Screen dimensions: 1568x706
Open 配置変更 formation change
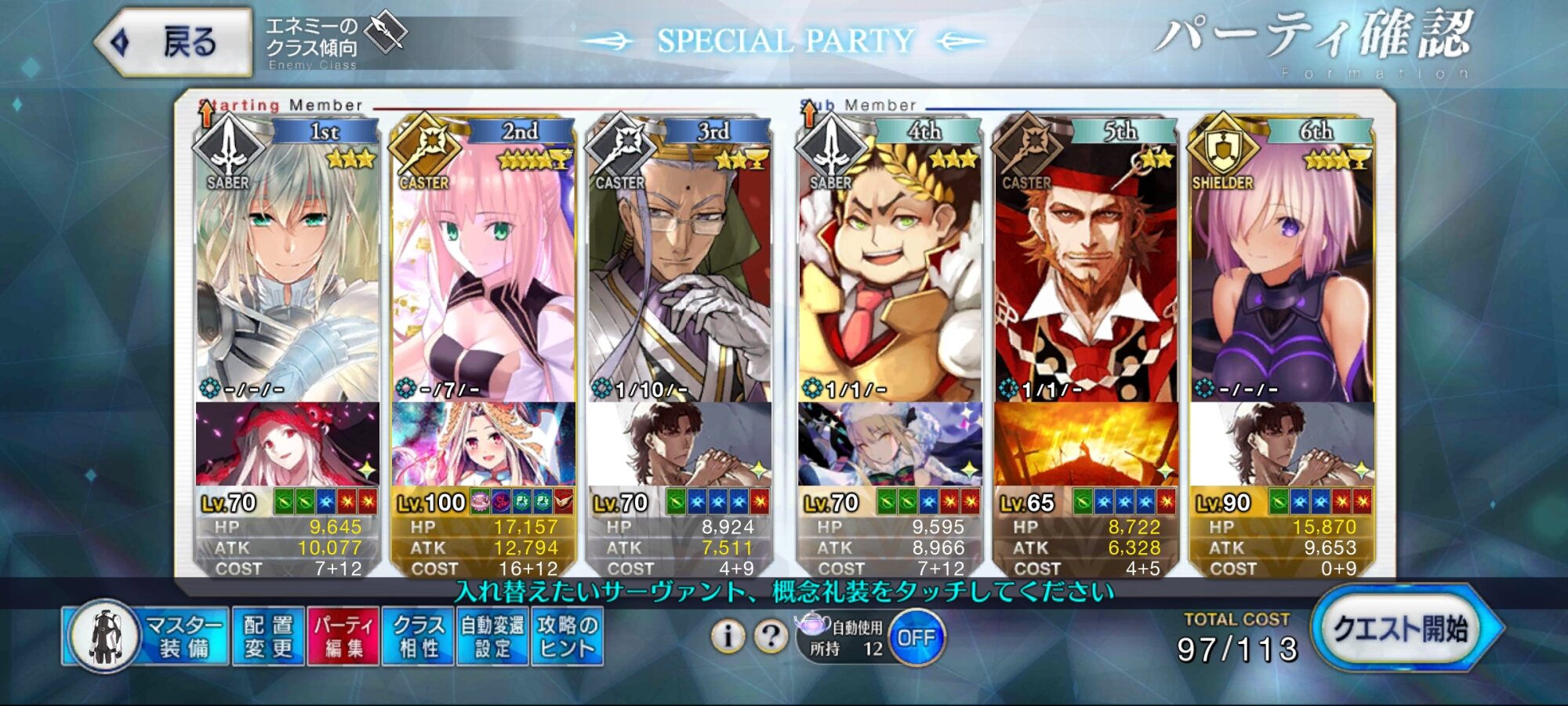(x=268, y=636)
